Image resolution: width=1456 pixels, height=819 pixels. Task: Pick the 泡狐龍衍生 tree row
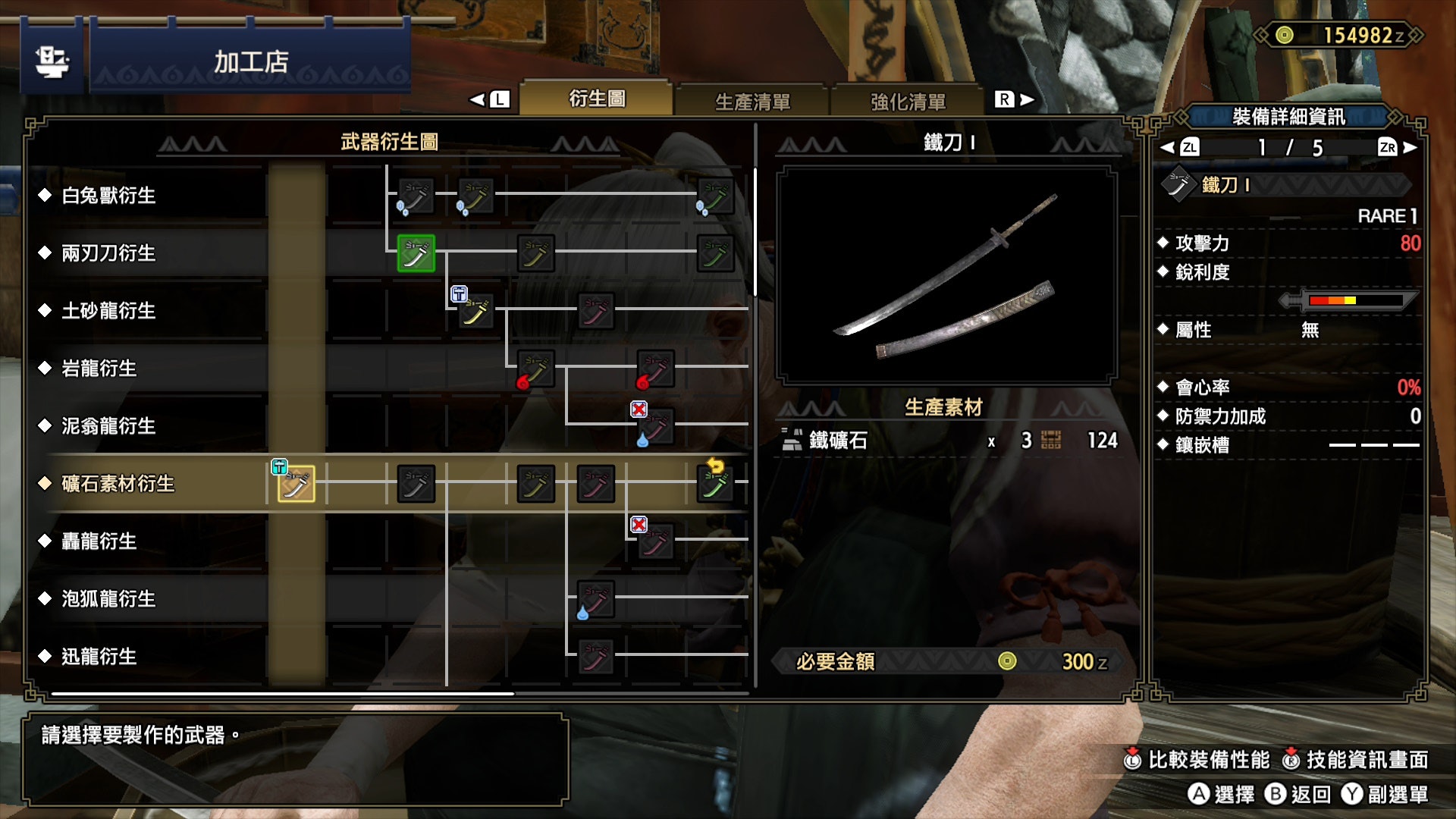click(108, 599)
